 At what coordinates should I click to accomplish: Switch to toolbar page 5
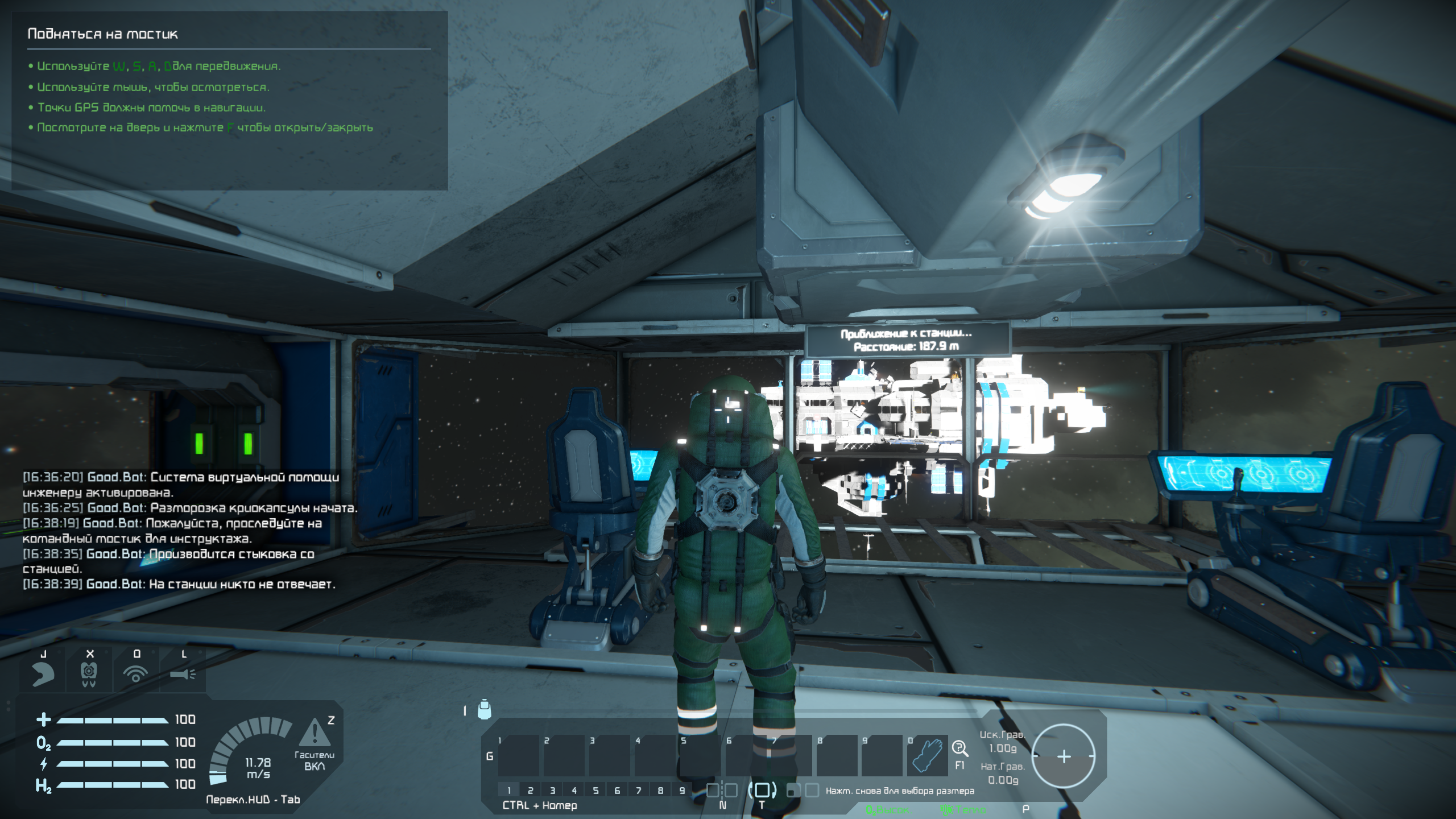(595, 791)
